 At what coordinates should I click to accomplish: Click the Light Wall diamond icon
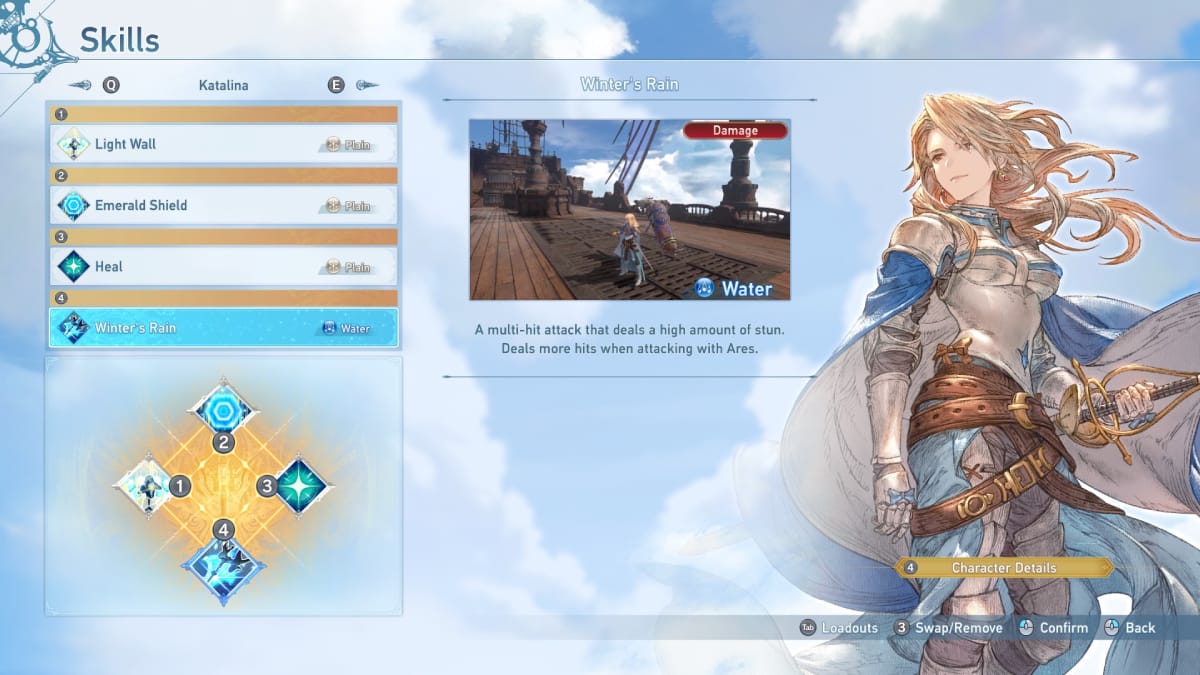(x=146, y=487)
